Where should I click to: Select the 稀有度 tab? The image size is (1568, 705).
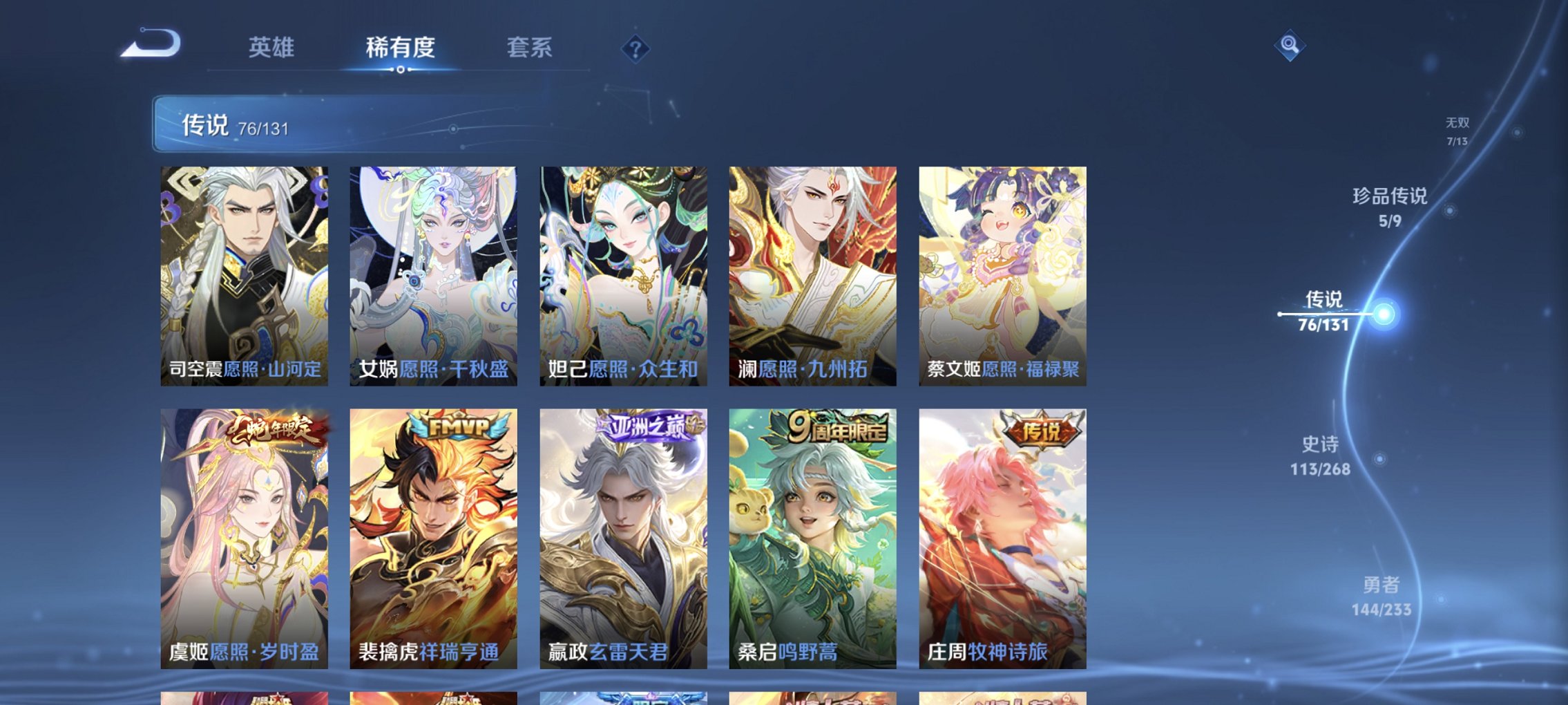coord(400,48)
